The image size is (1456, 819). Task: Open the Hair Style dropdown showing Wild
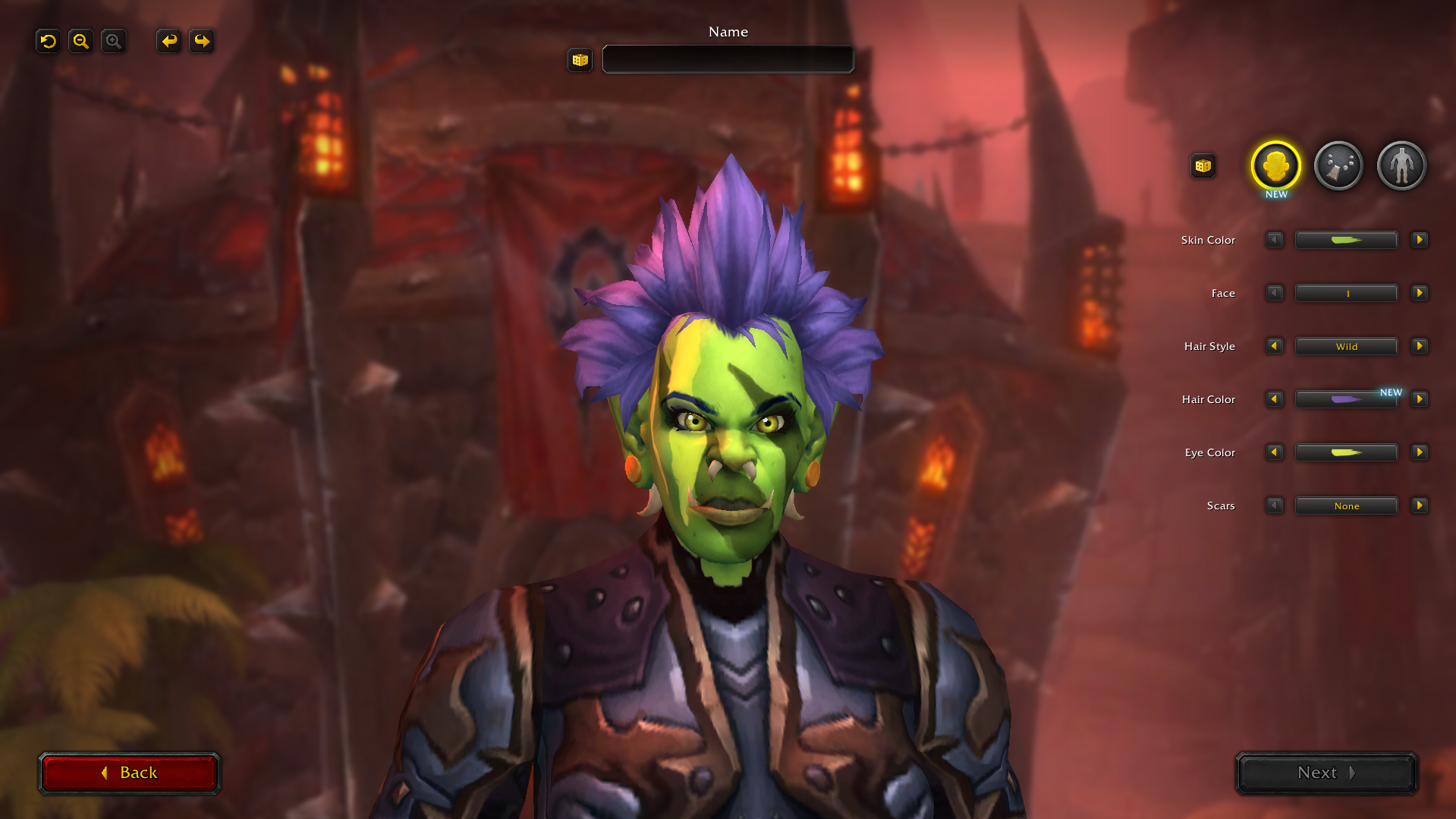1346,346
